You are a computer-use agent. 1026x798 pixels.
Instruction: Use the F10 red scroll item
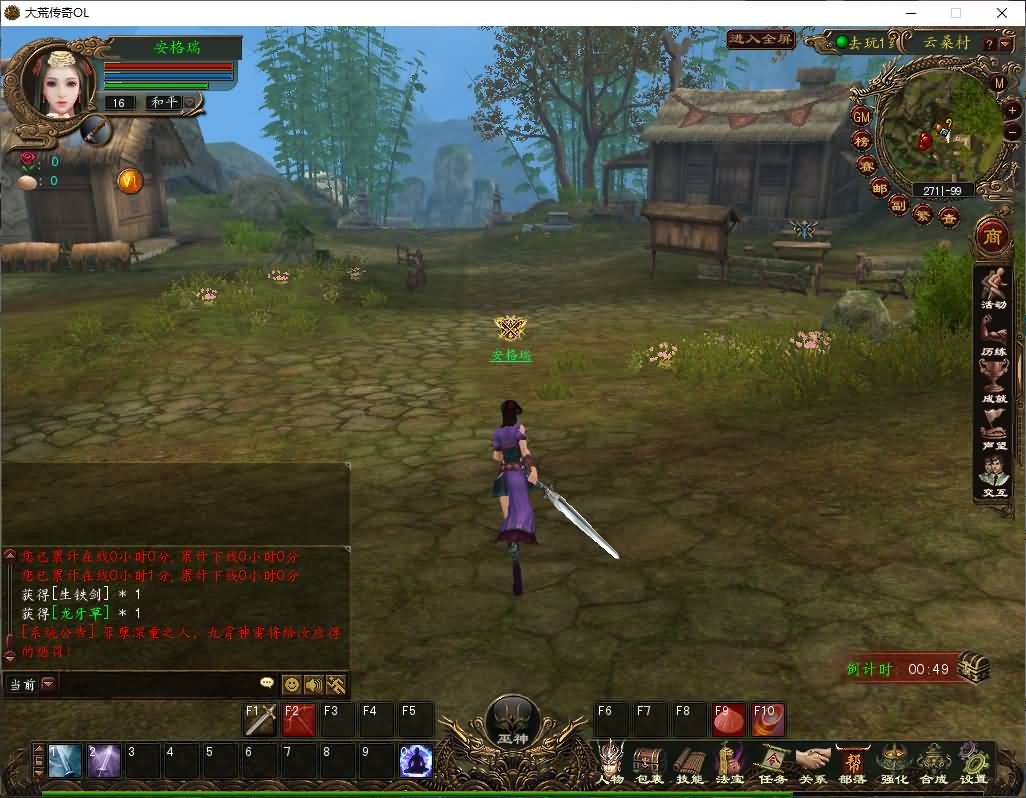pyautogui.click(x=768, y=720)
